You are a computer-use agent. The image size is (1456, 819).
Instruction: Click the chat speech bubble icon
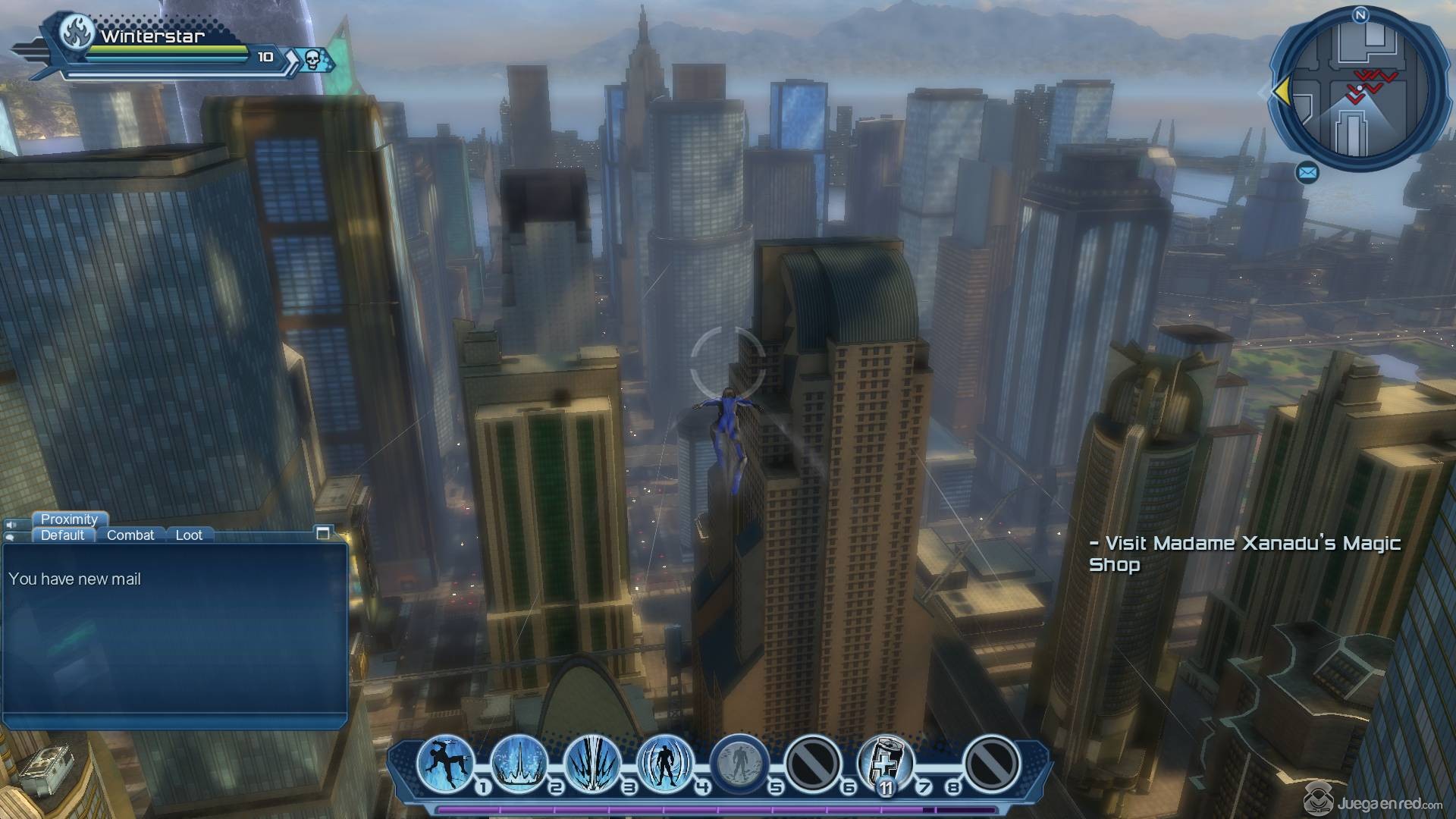(x=11, y=537)
